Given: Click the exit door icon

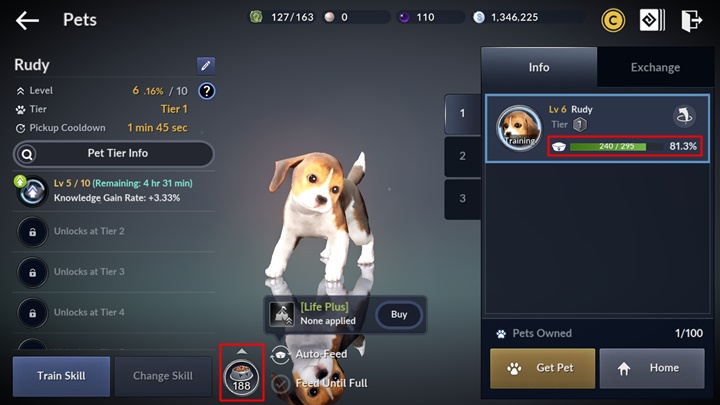Looking at the screenshot, I should click(x=691, y=20).
